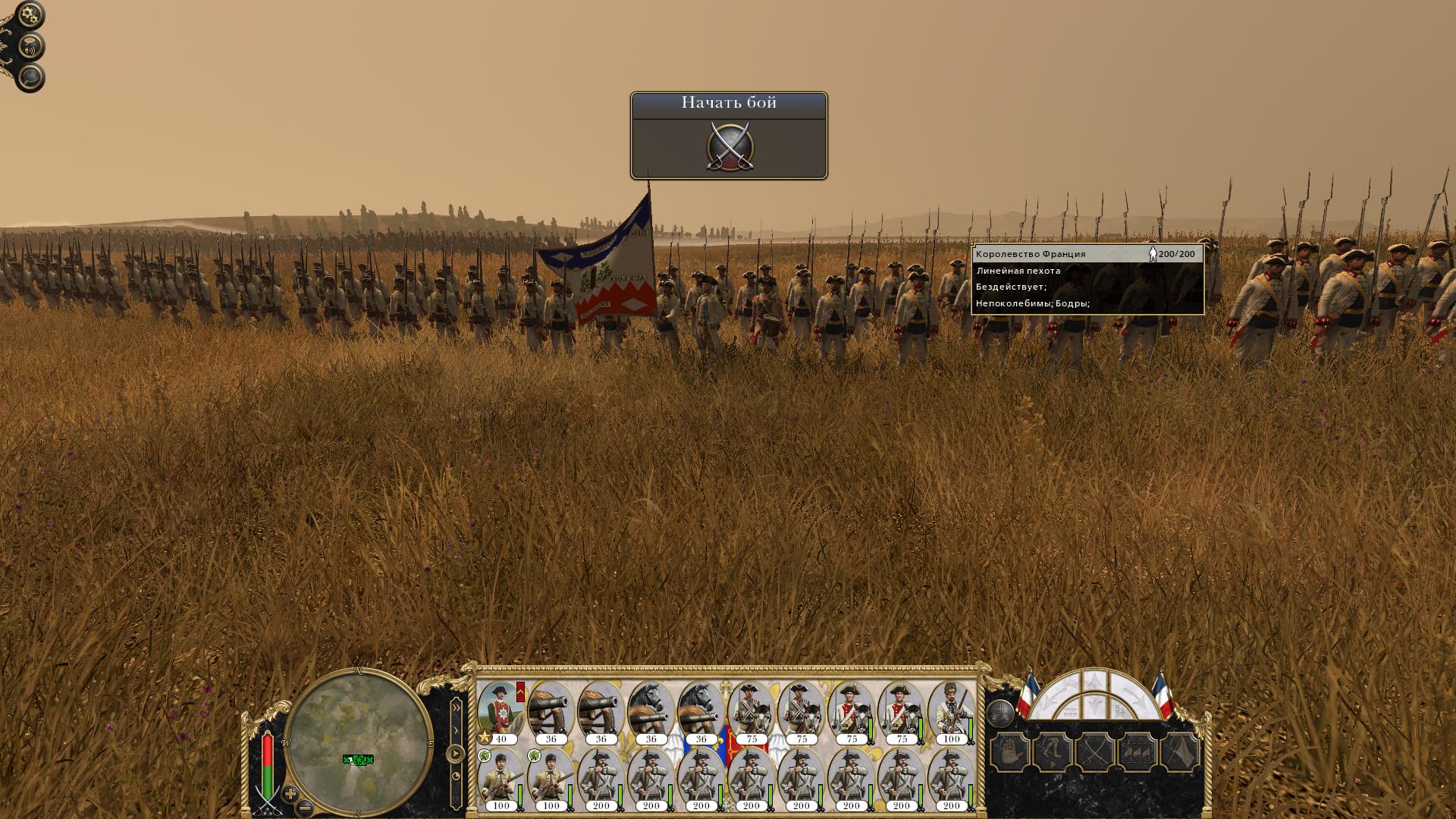This screenshot has height=819, width=1456.
Task: Open the game menu gears icon
Action: (30, 15)
